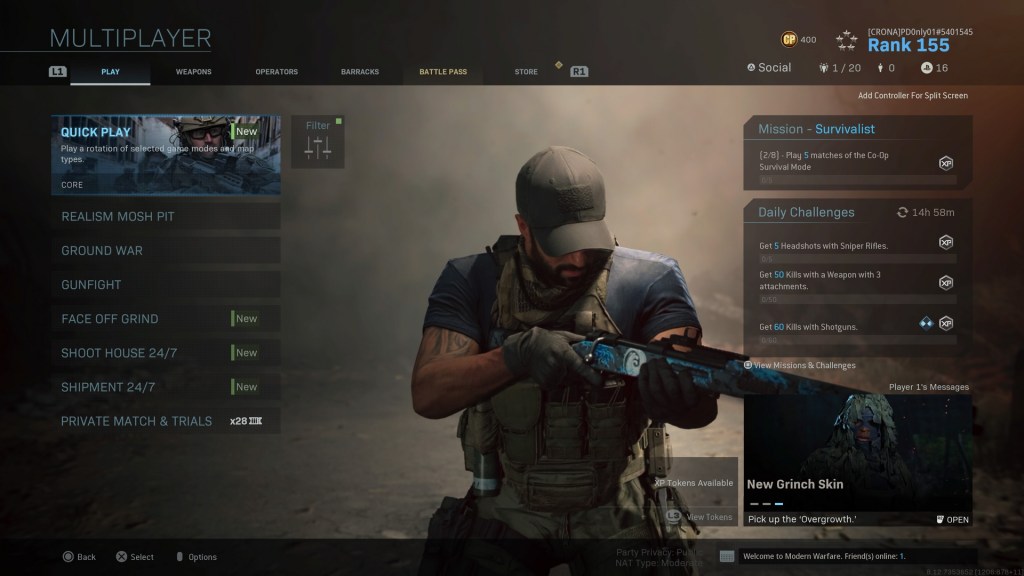Open the Survivalist mission panel

click(857, 153)
